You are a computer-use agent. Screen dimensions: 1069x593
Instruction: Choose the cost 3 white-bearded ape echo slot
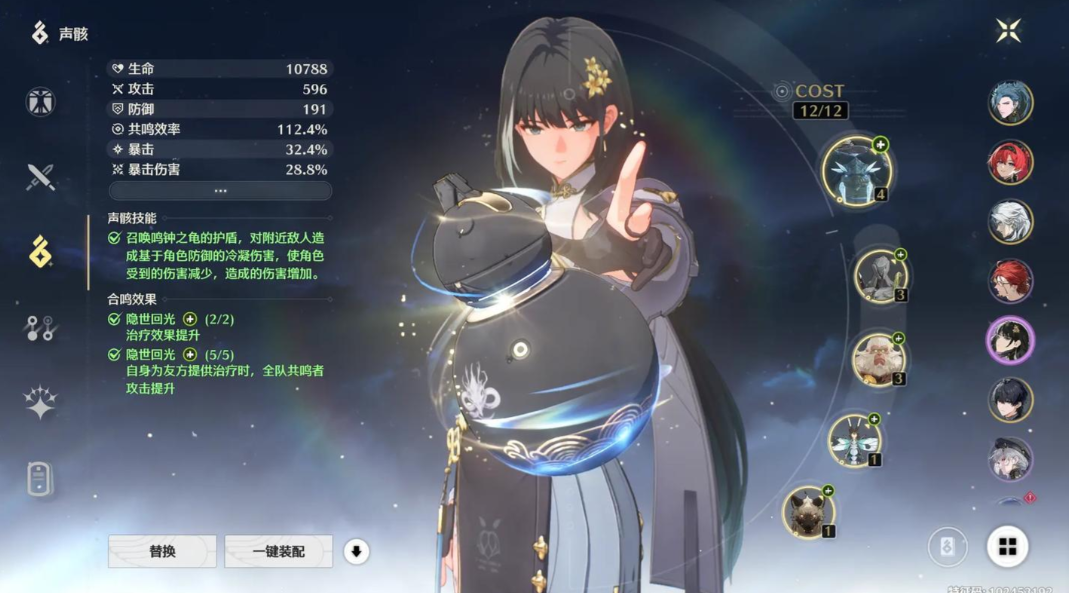(879, 359)
